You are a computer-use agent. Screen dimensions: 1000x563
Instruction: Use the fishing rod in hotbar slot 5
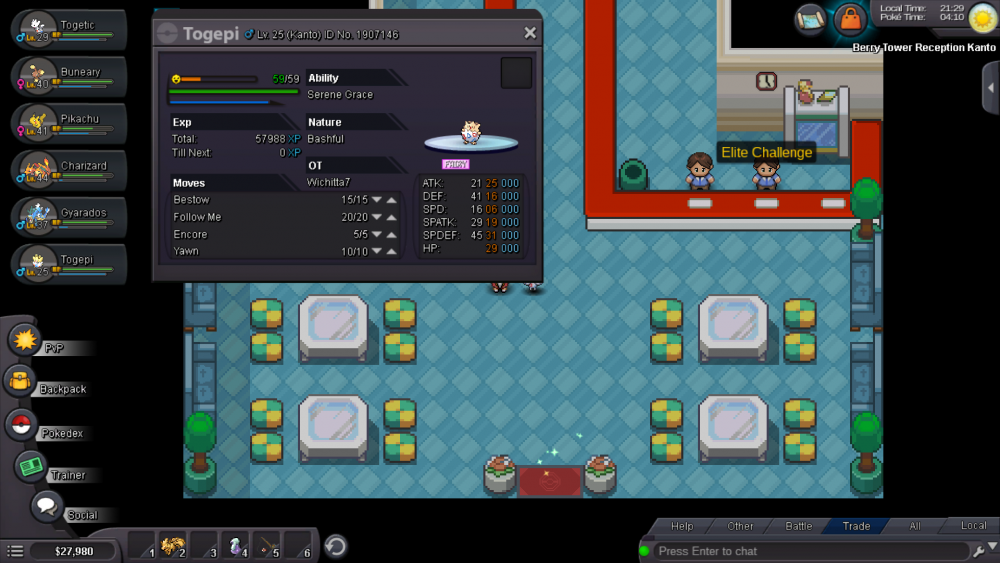[x=267, y=546]
